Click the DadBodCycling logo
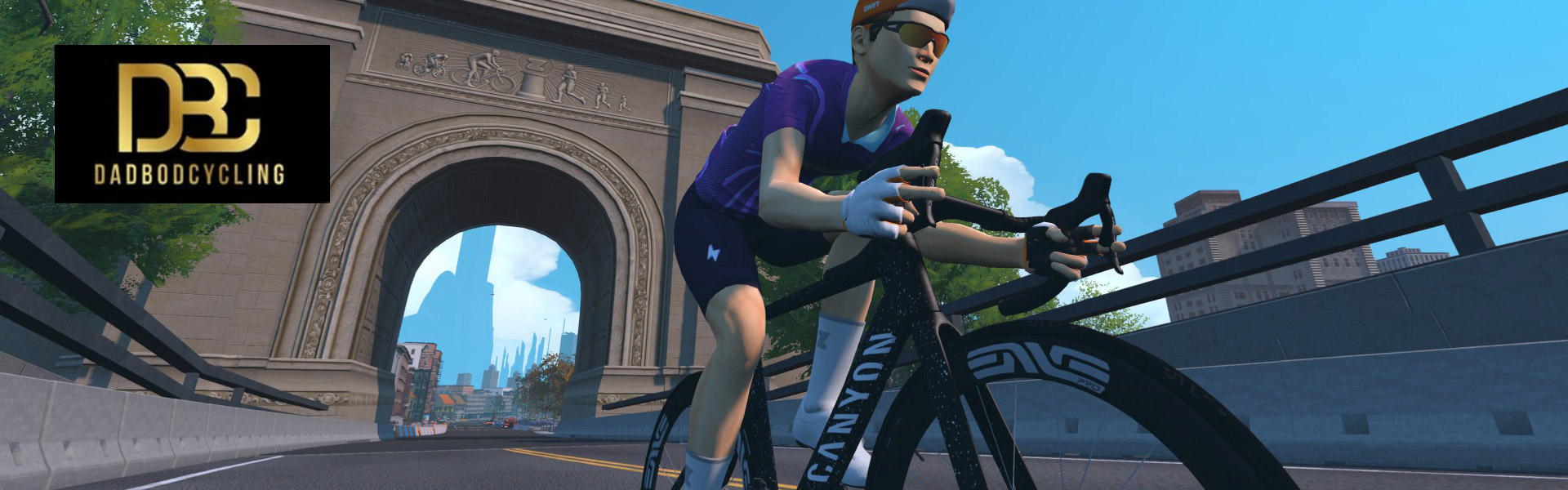1568x490 pixels. pyautogui.click(x=192, y=123)
